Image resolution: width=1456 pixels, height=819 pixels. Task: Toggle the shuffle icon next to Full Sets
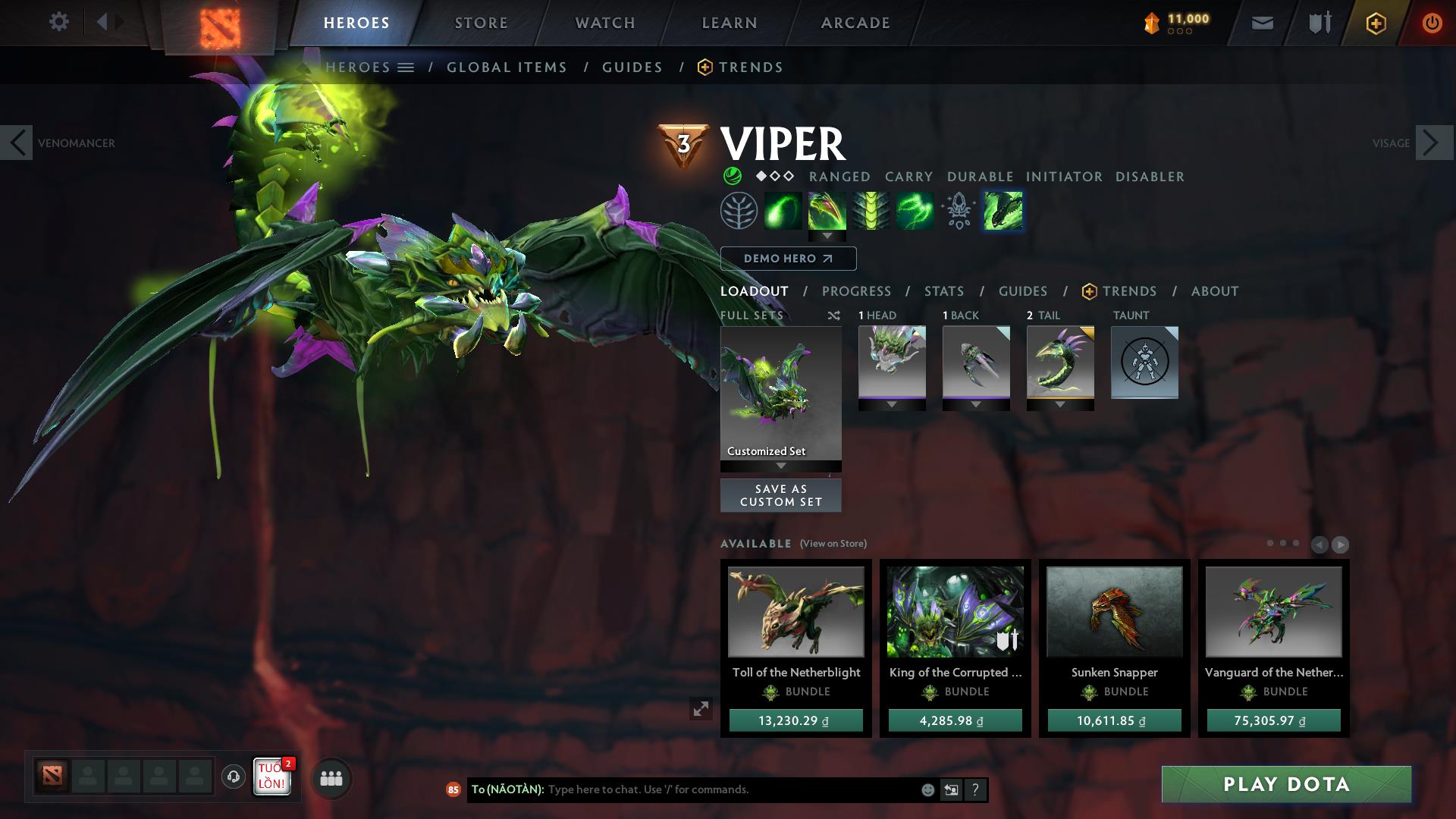point(833,315)
